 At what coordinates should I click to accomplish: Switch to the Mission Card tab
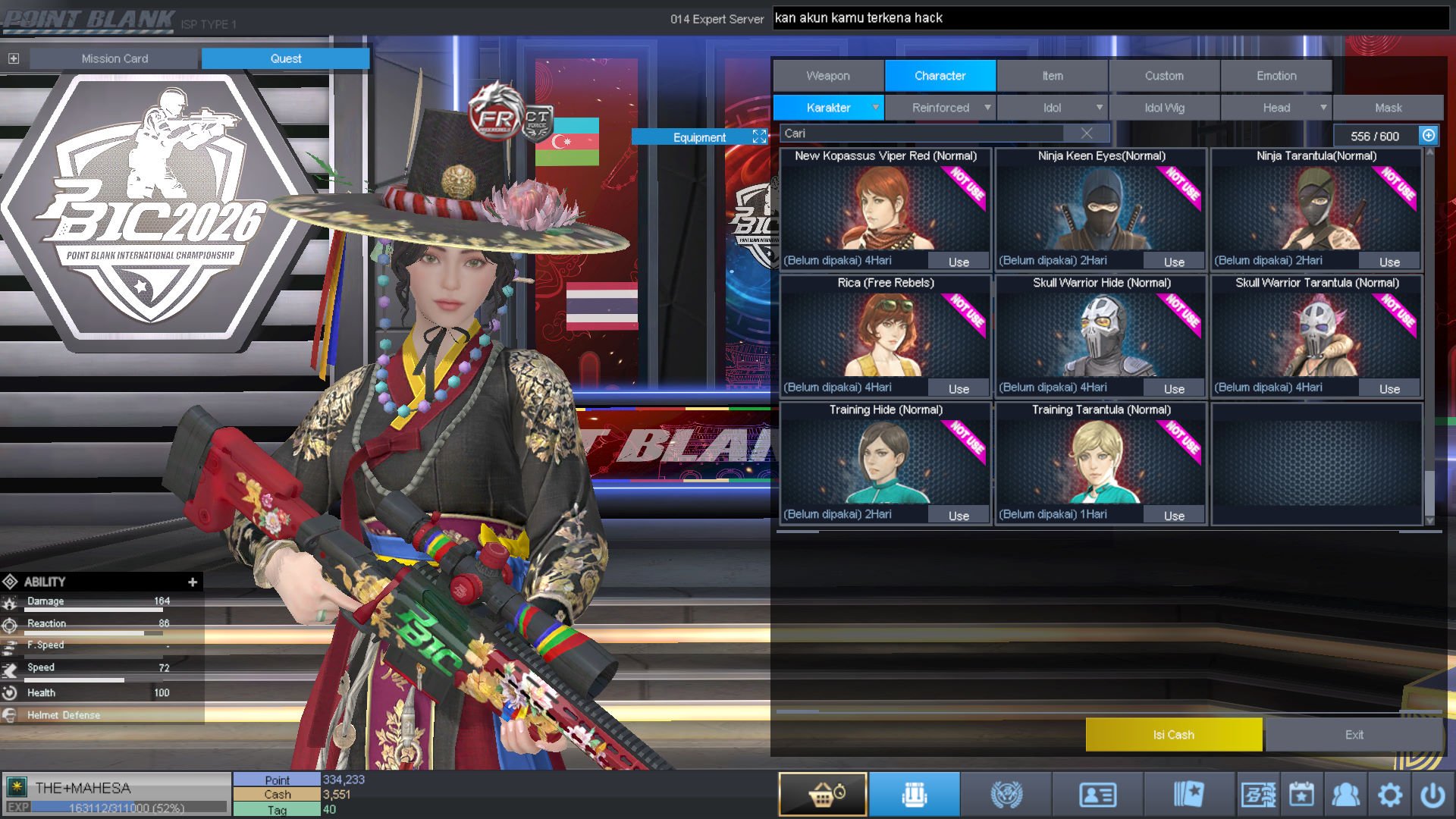(115, 58)
